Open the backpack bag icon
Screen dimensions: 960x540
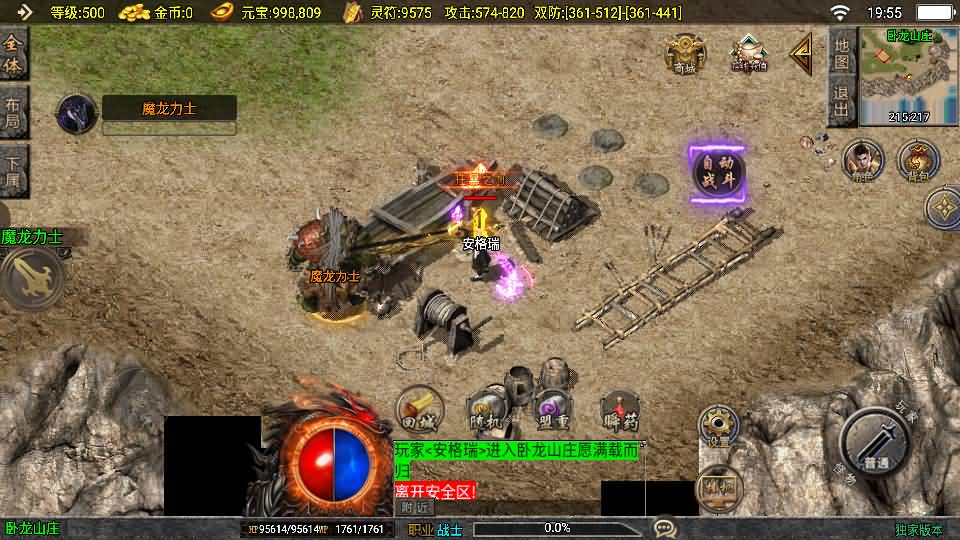coord(916,160)
